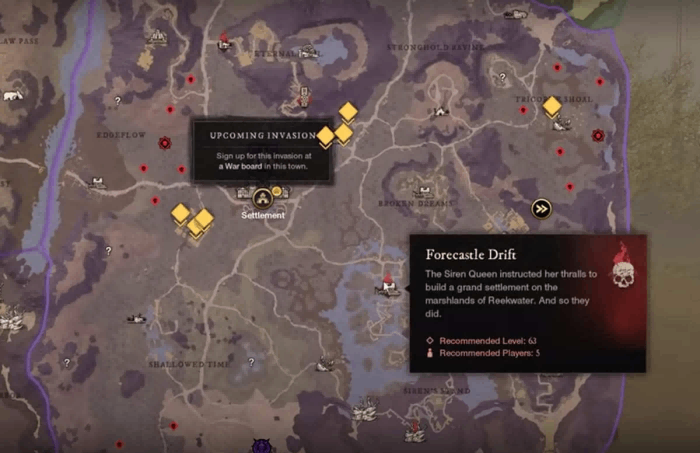Select the red swirl marker near Edgeflow
The image size is (700, 453).
[x=165, y=143]
